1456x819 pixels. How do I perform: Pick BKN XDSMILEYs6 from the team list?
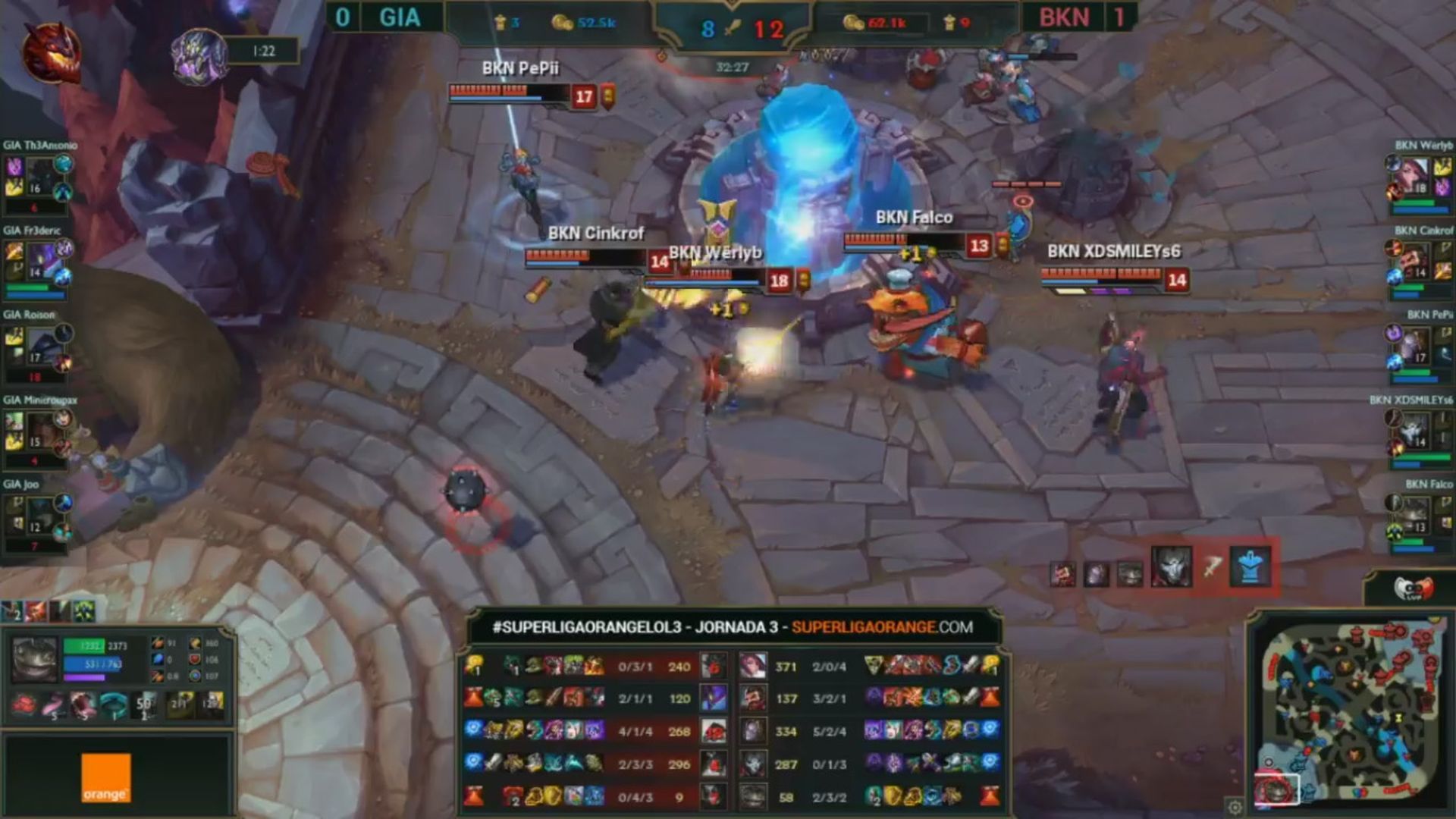[x=1420, y=432]
